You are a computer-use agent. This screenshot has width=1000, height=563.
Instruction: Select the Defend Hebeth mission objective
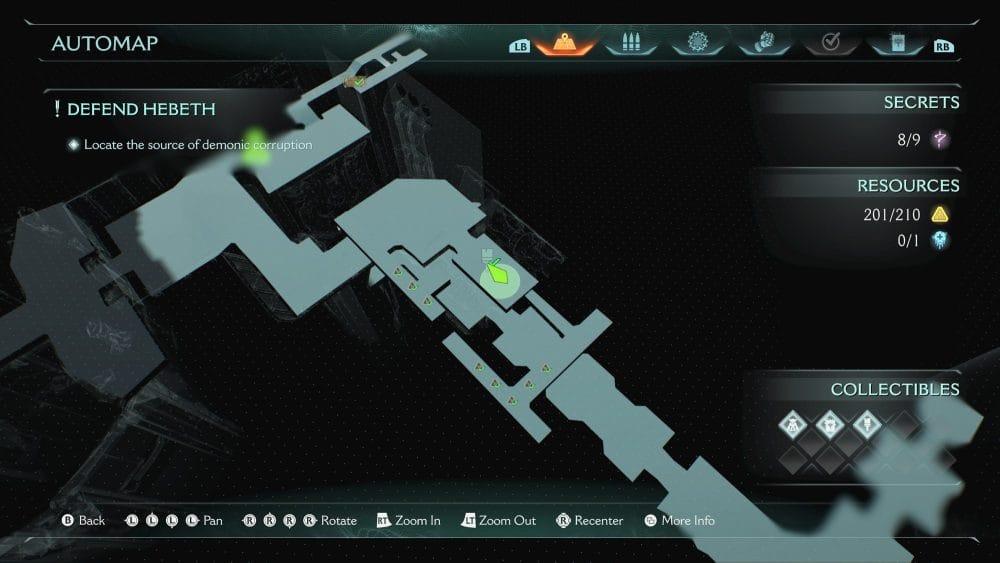tap(141, 109)
